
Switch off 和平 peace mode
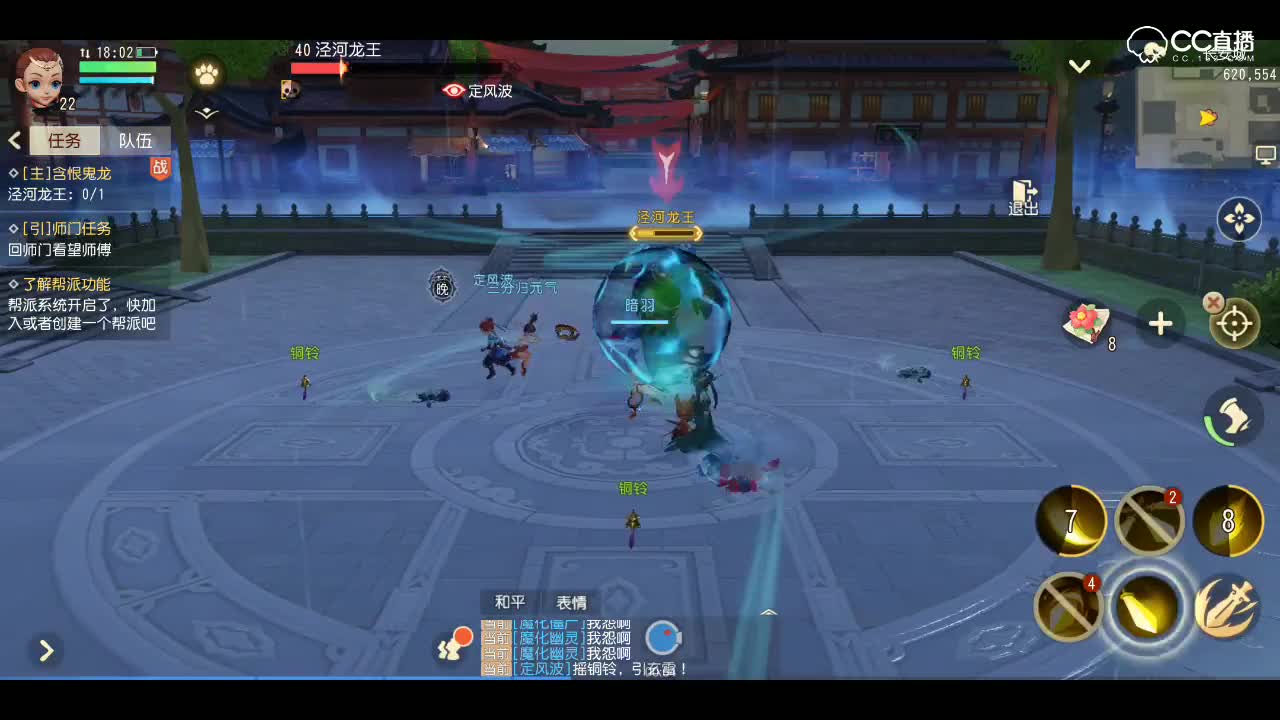click(509, 601)
